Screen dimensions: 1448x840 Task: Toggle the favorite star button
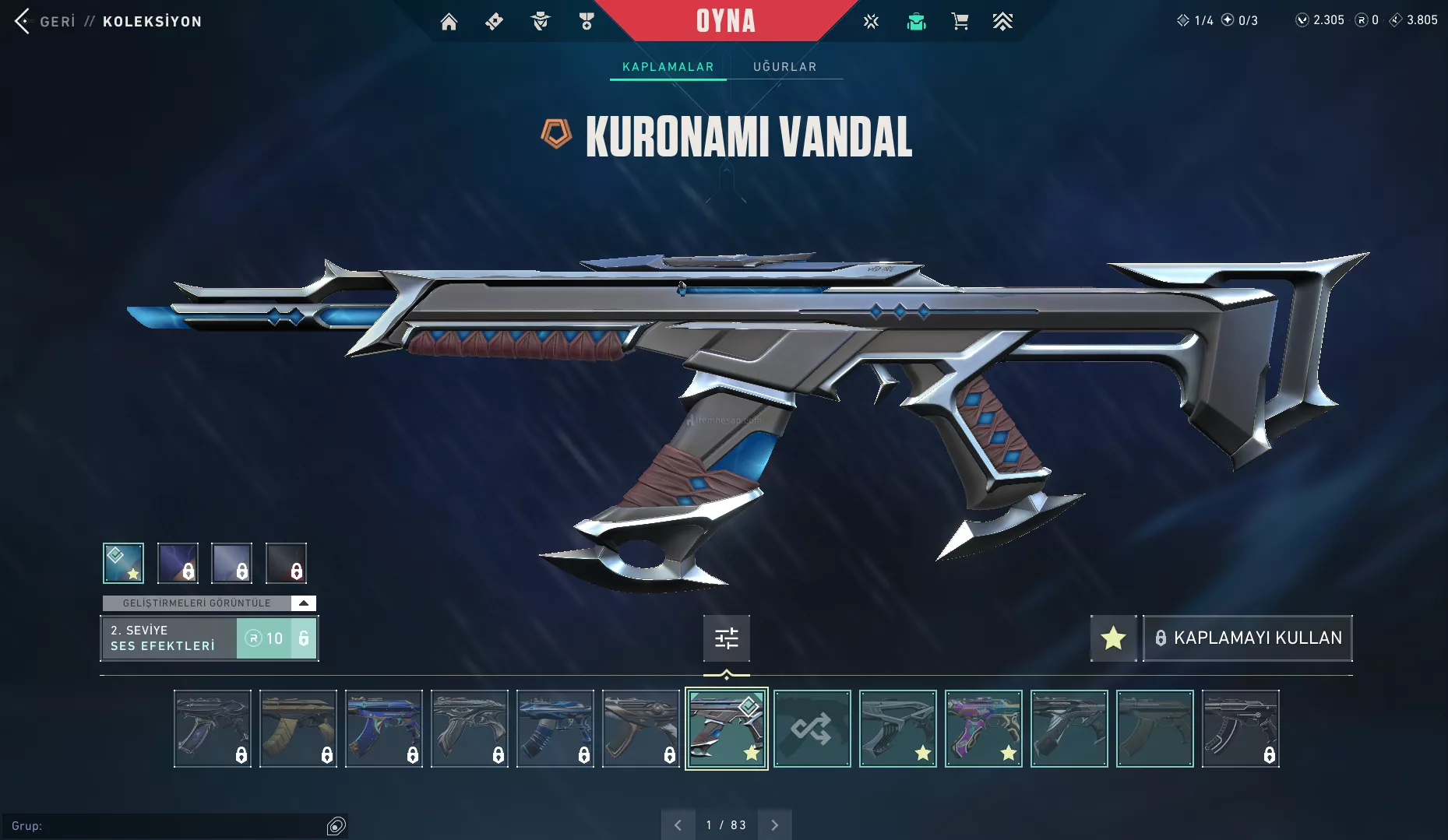pyautogui.click(x=1113, y=638)
